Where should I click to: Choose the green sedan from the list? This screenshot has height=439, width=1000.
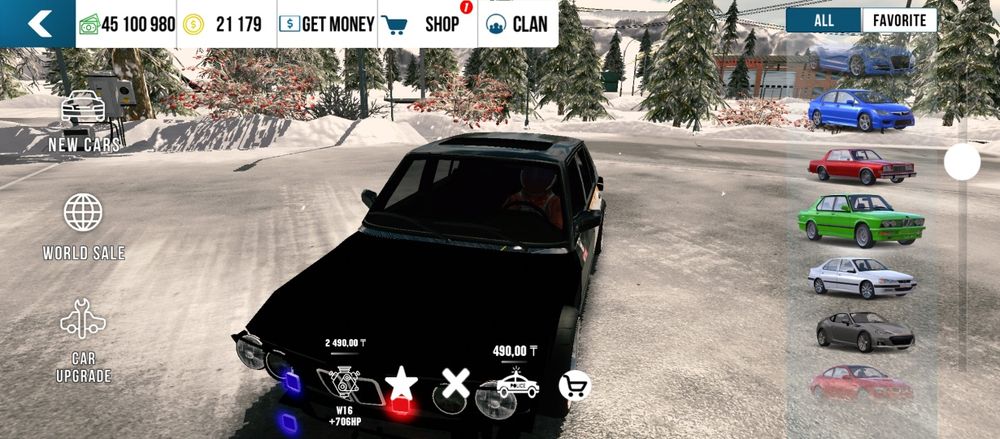(861, 217)
